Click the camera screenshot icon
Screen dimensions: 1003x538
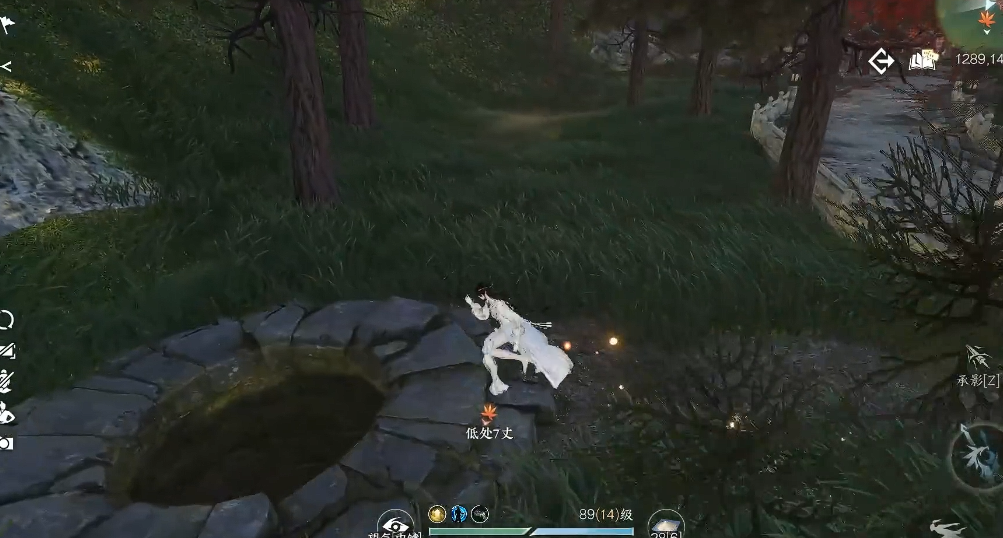point(7,442)
